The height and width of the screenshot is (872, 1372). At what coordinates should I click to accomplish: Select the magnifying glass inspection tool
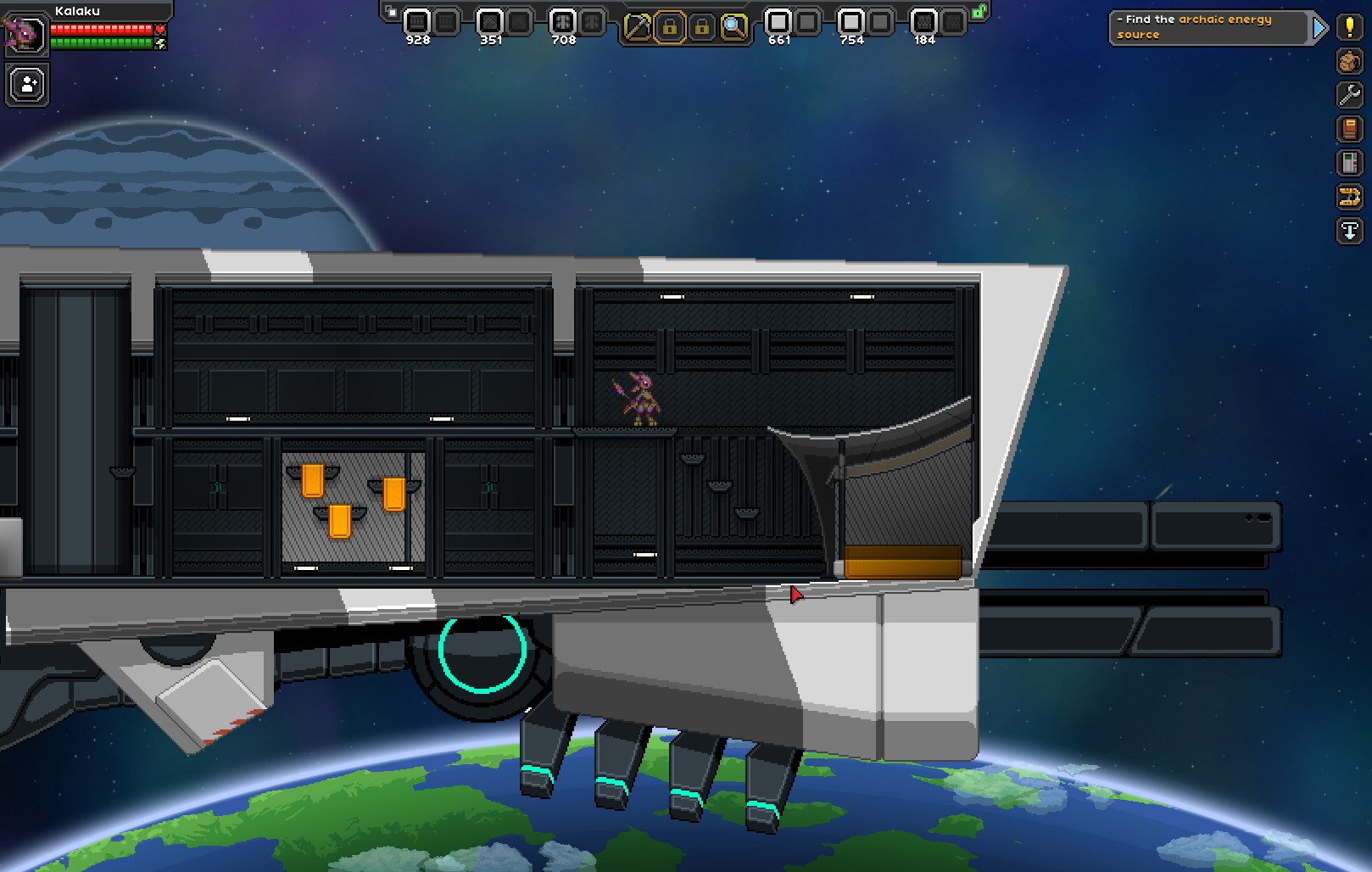(x=733, y=28)
